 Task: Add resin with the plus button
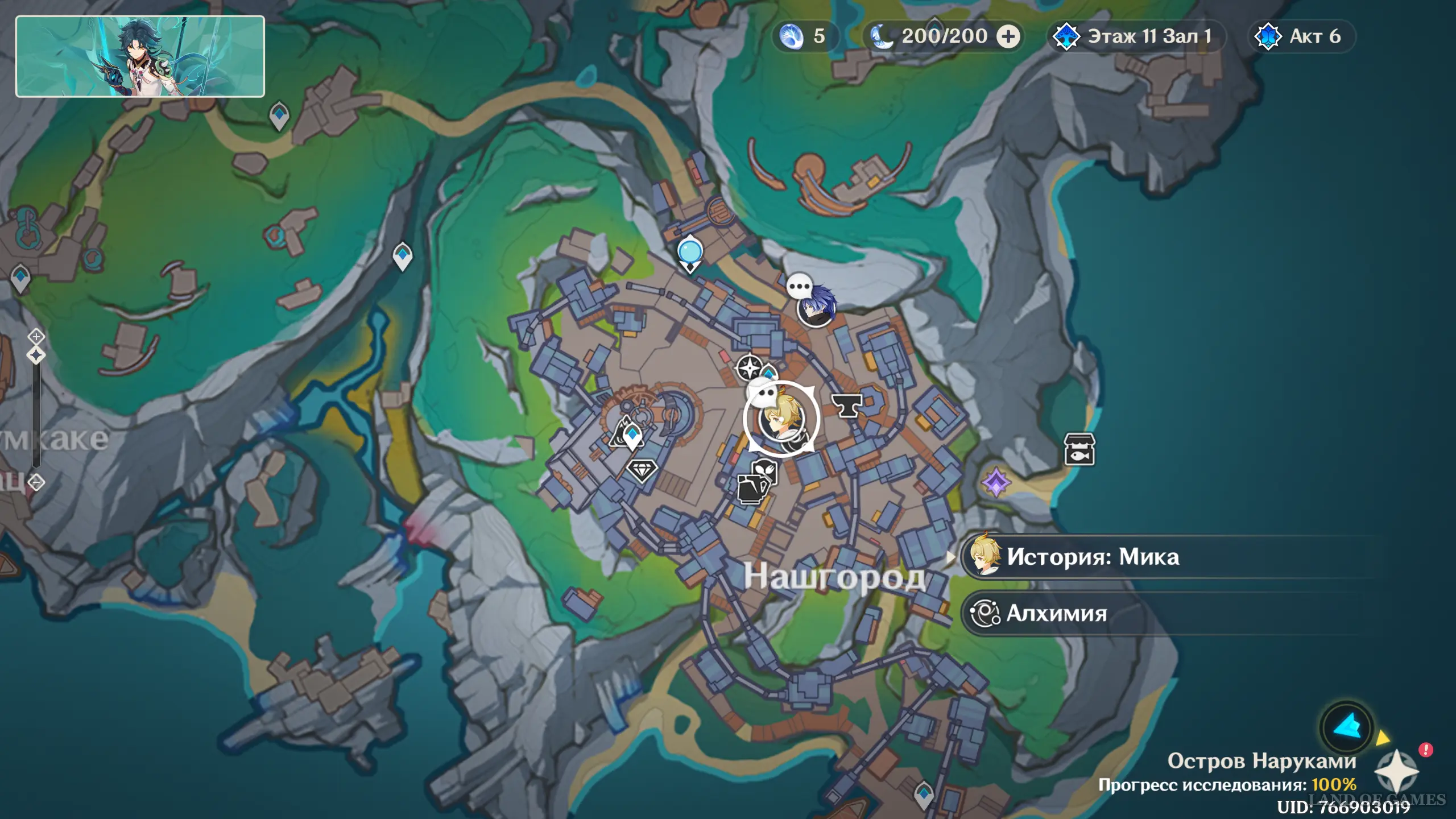[x=1008, y=36]
